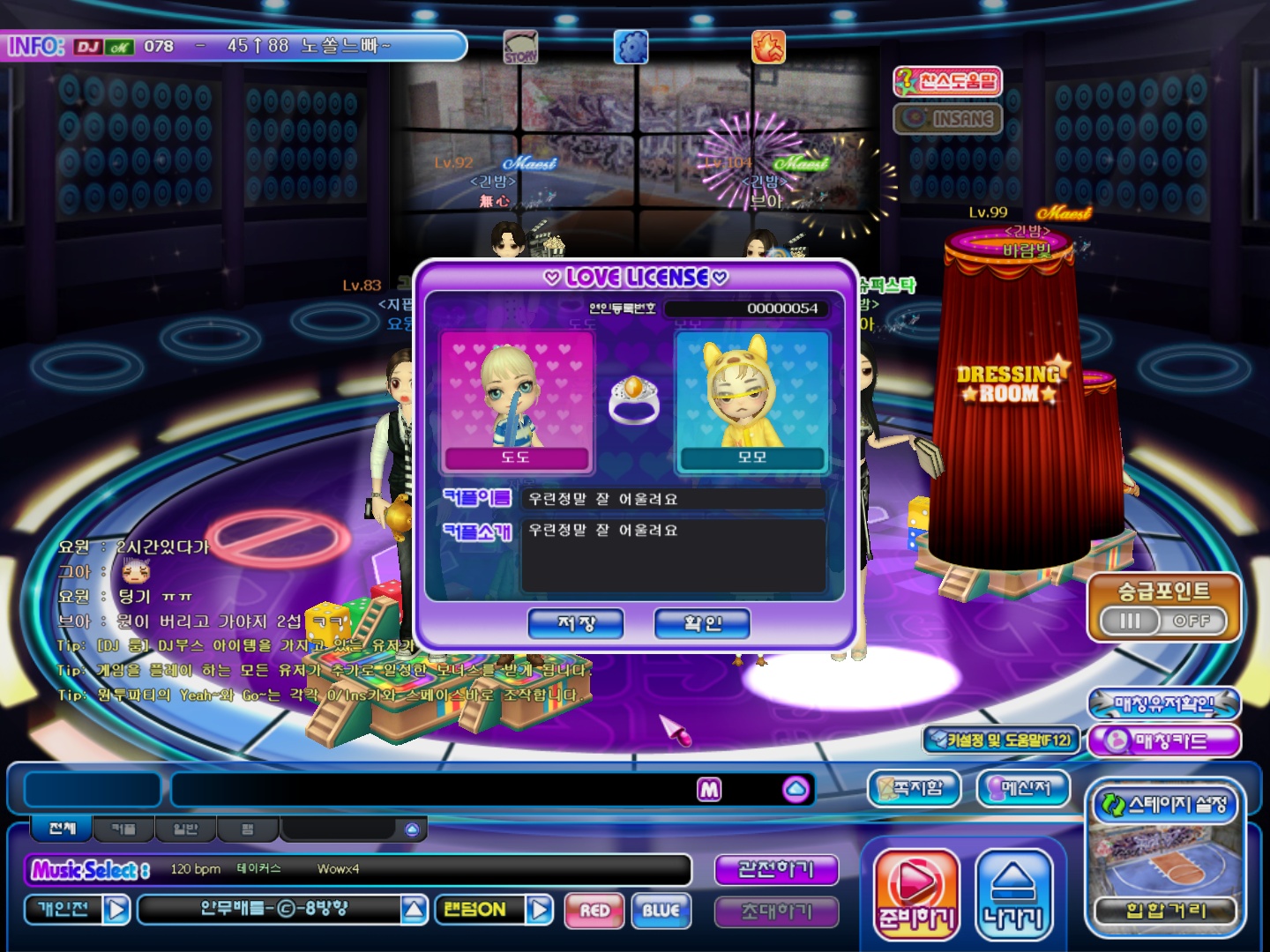Switch chat to the 전체 tab
This screenshot has height=952, width=1270.
(x=63, y=829)
